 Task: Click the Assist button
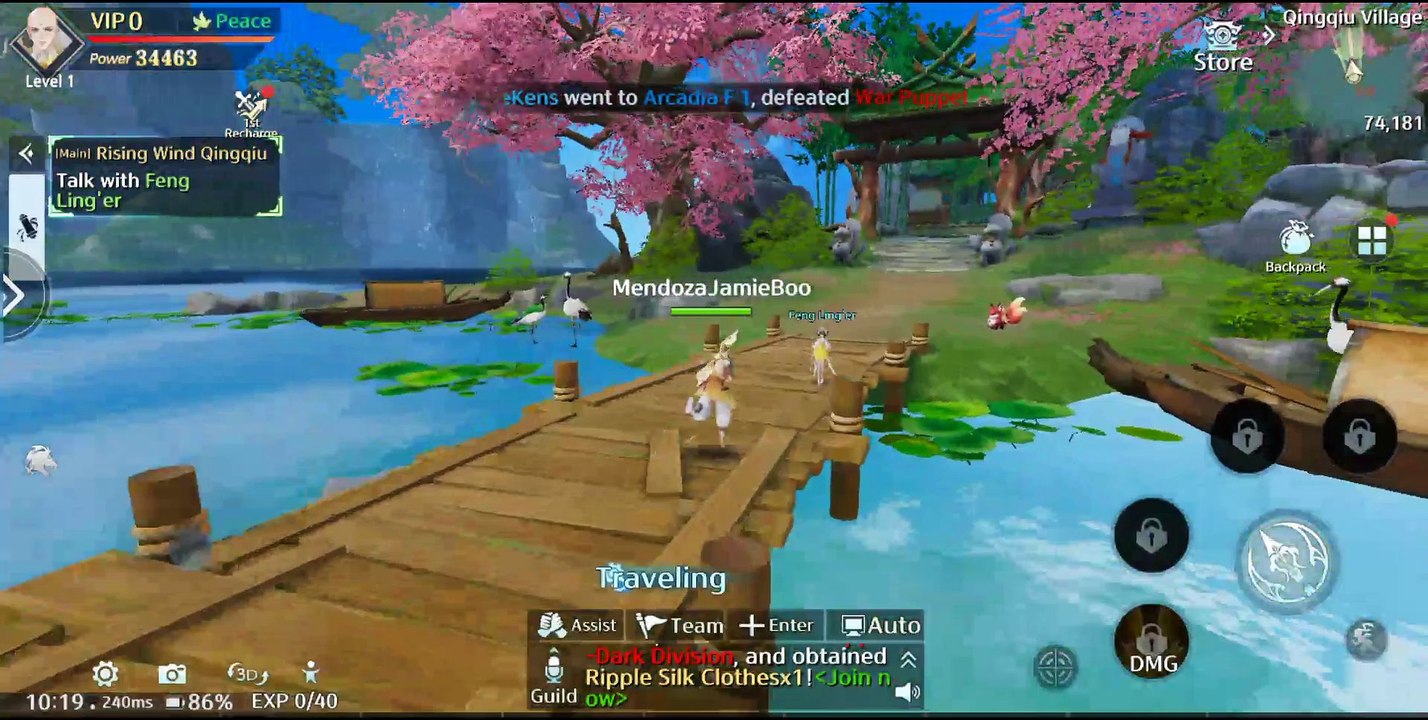(578, 625)
